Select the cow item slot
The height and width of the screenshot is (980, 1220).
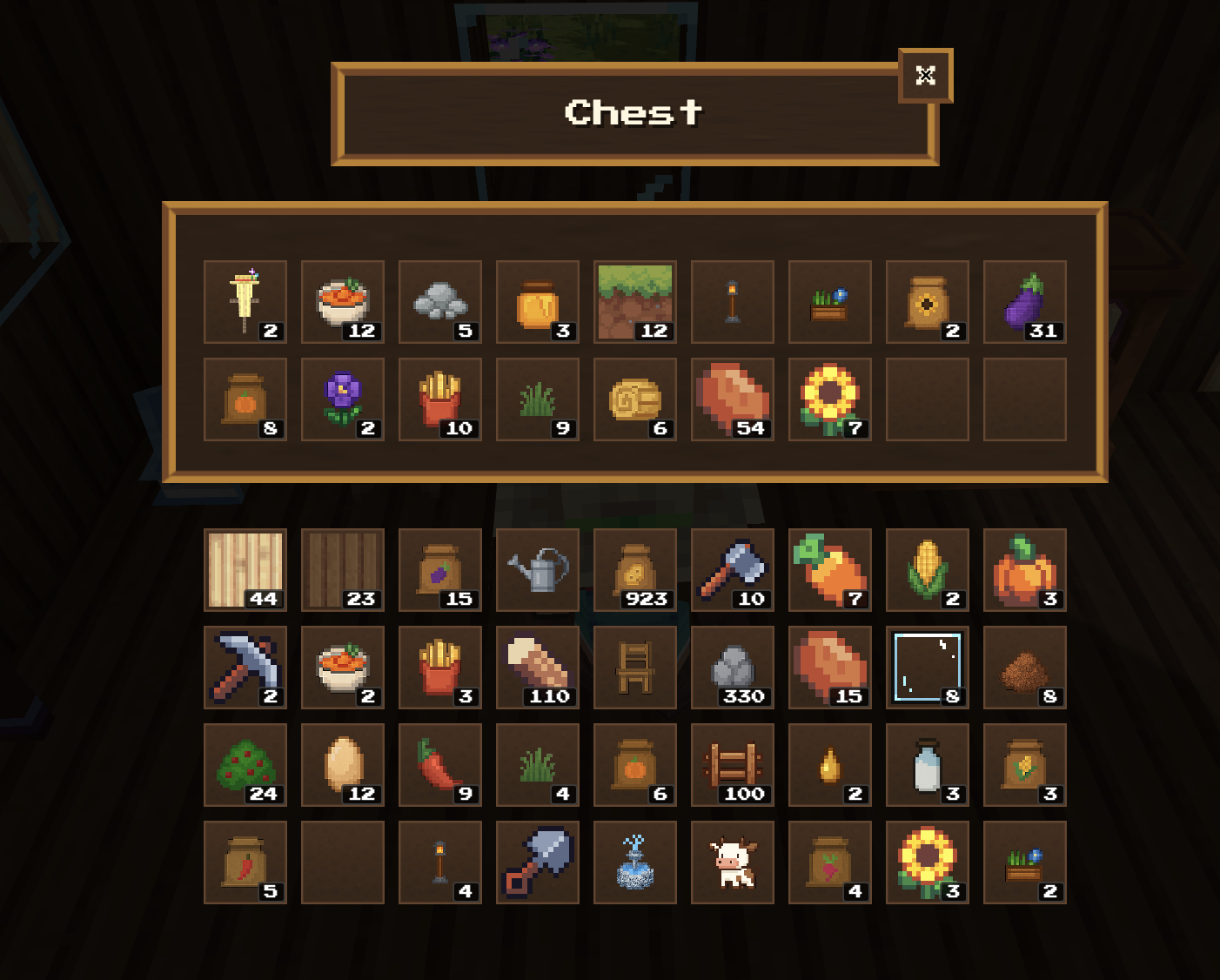click(732, 863)
